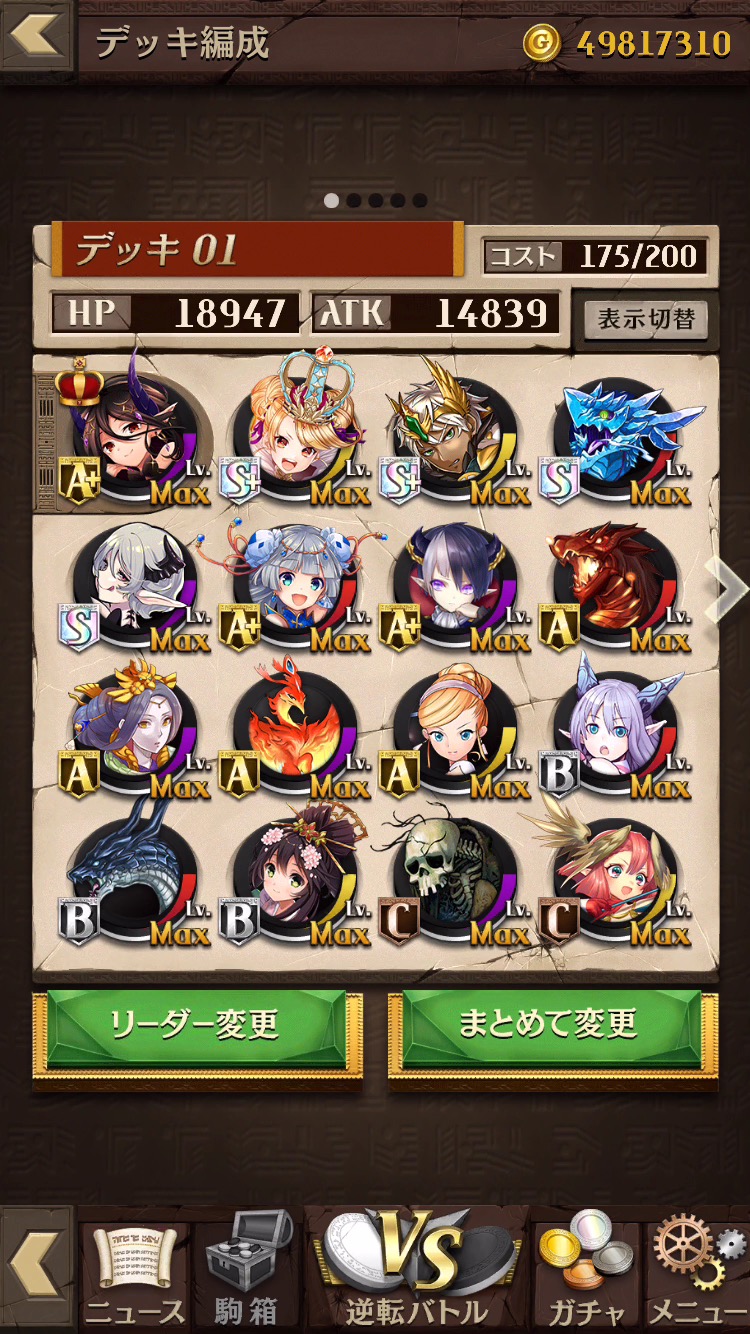Screen dimensions: 750x1334
Task: Select the skeleton skull piece
Action: [x=458, y=872]
